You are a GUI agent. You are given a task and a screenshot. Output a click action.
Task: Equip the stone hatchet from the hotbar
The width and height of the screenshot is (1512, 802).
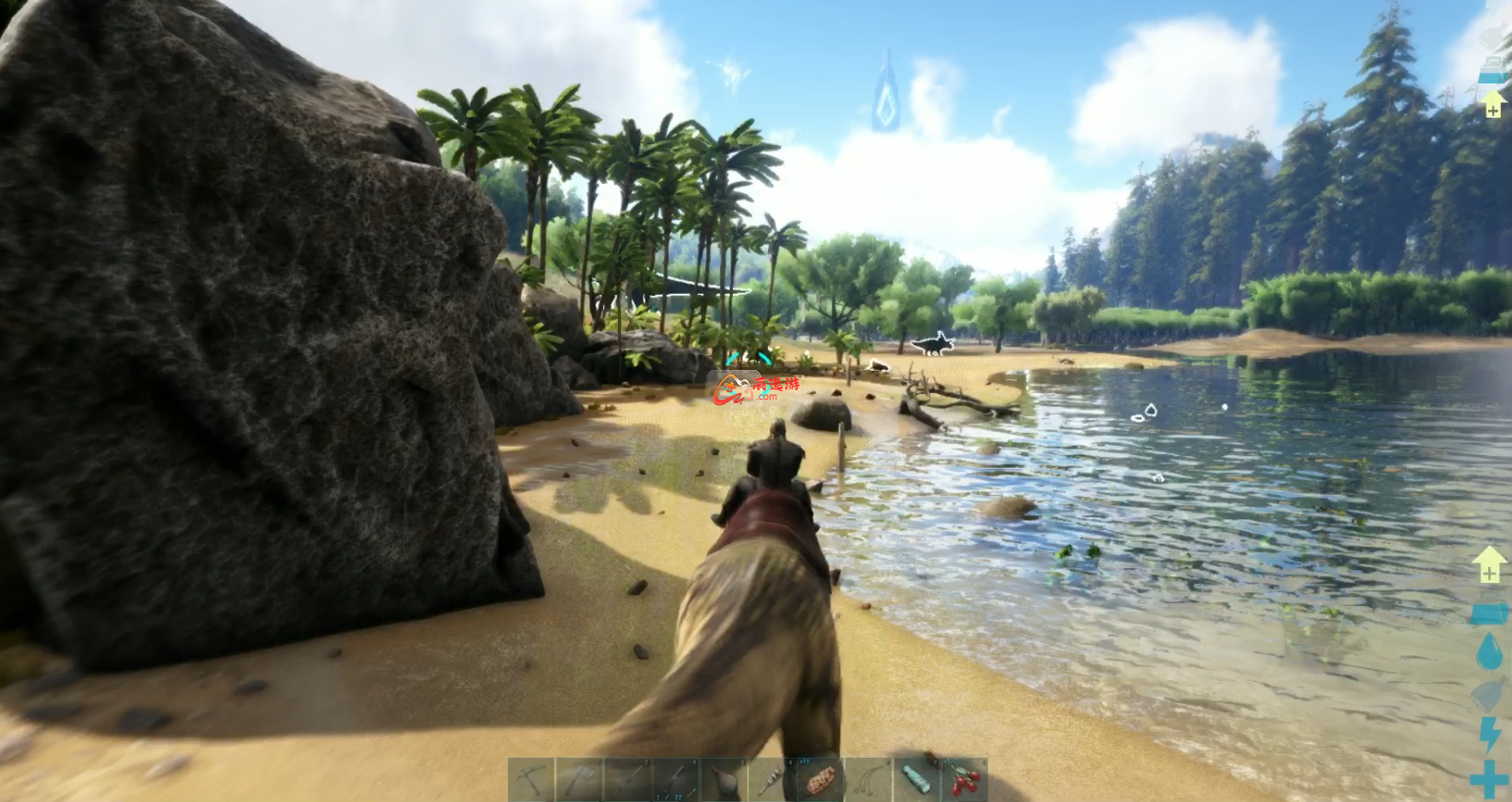pyautogui.click(x=580, y=780)
